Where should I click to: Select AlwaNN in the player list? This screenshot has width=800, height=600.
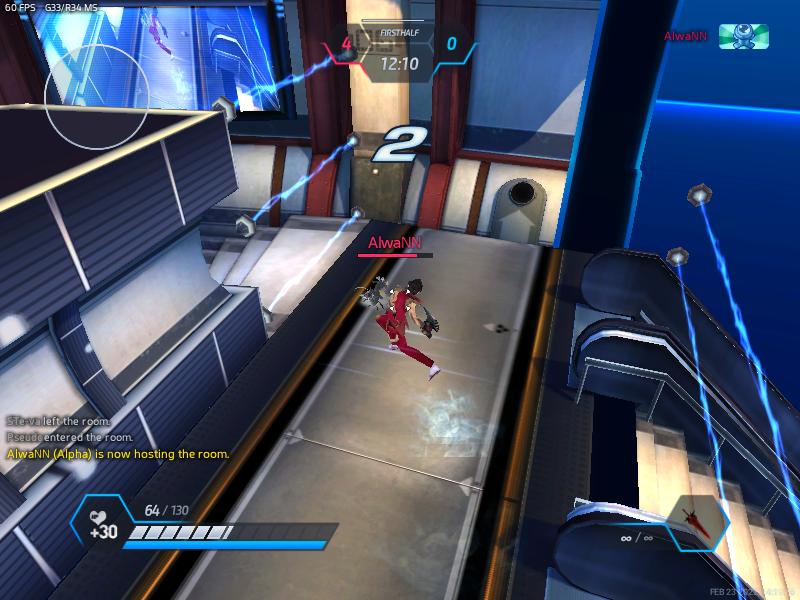[x=686, y=37]
